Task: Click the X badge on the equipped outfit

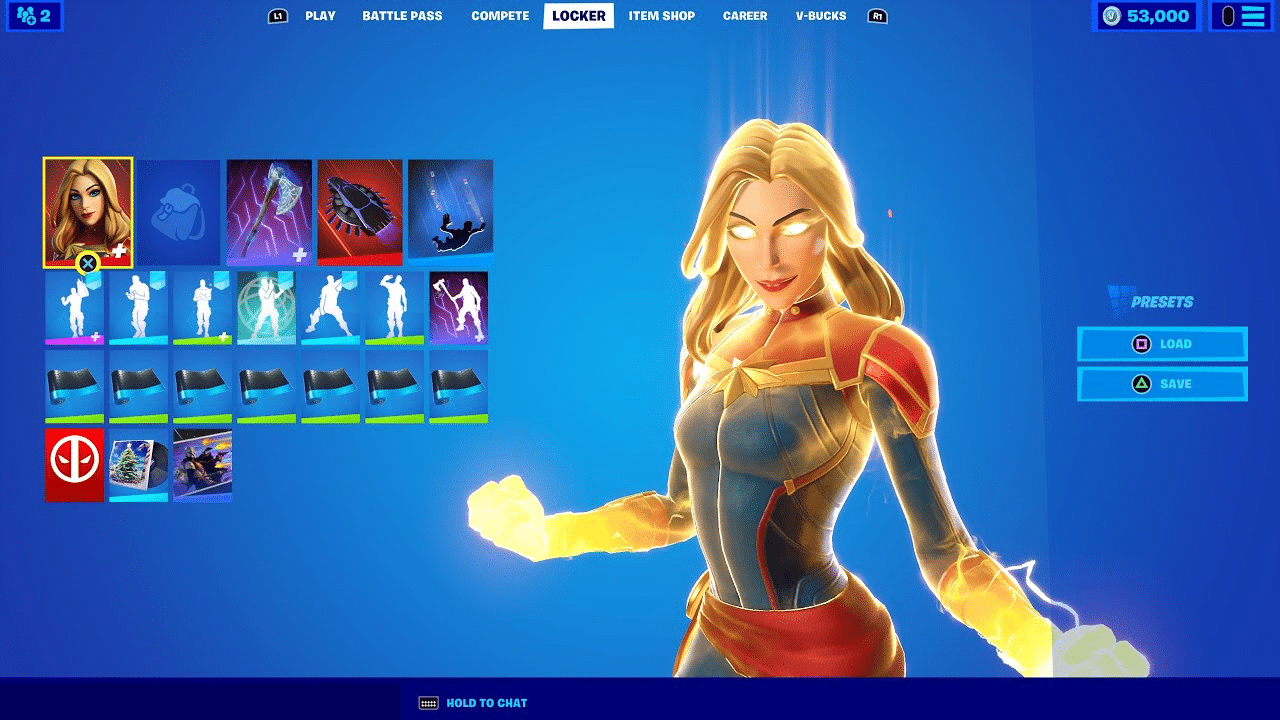Action: coord(88,264)
